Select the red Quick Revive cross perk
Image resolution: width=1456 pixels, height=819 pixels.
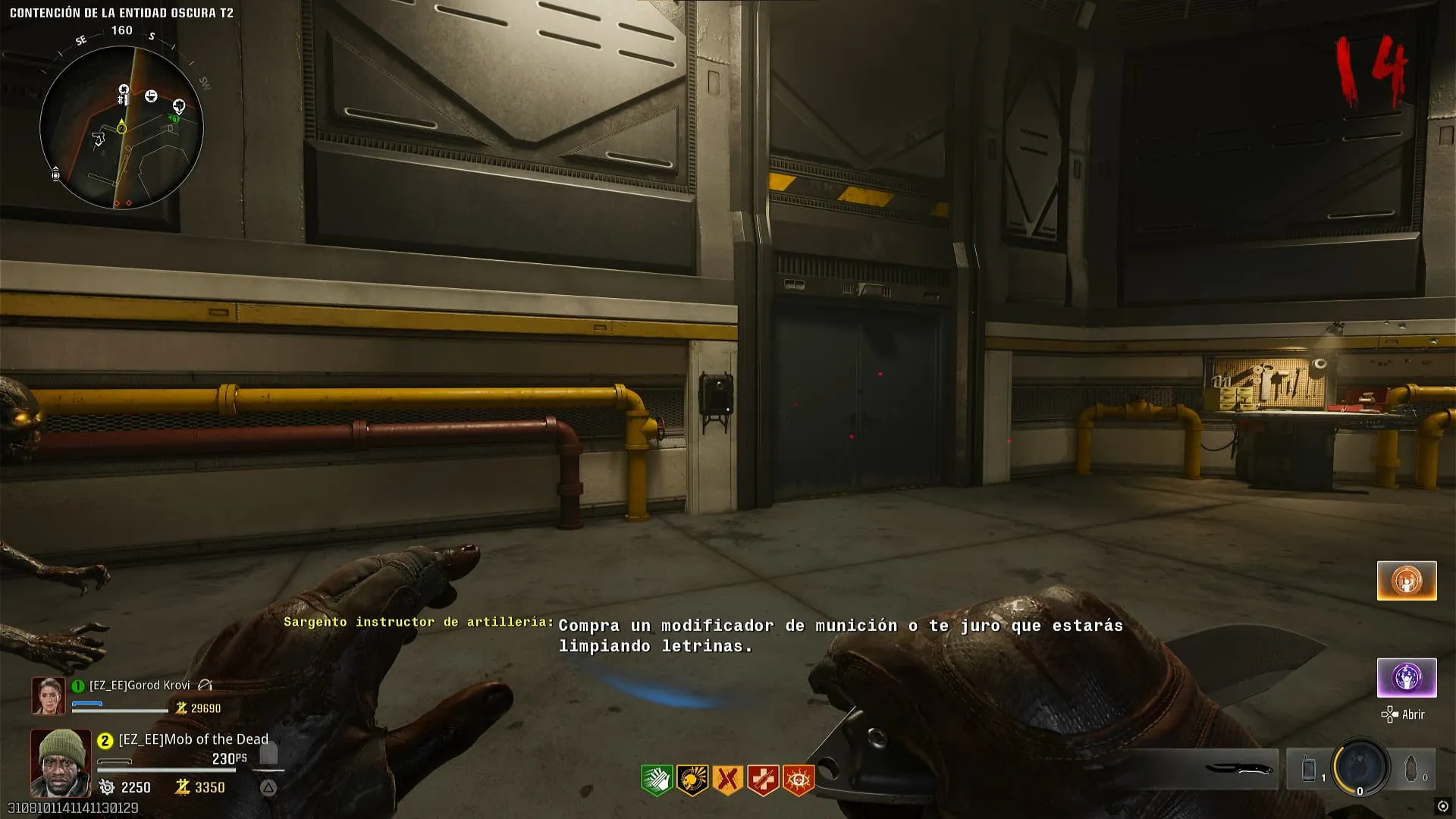[763, 780]
